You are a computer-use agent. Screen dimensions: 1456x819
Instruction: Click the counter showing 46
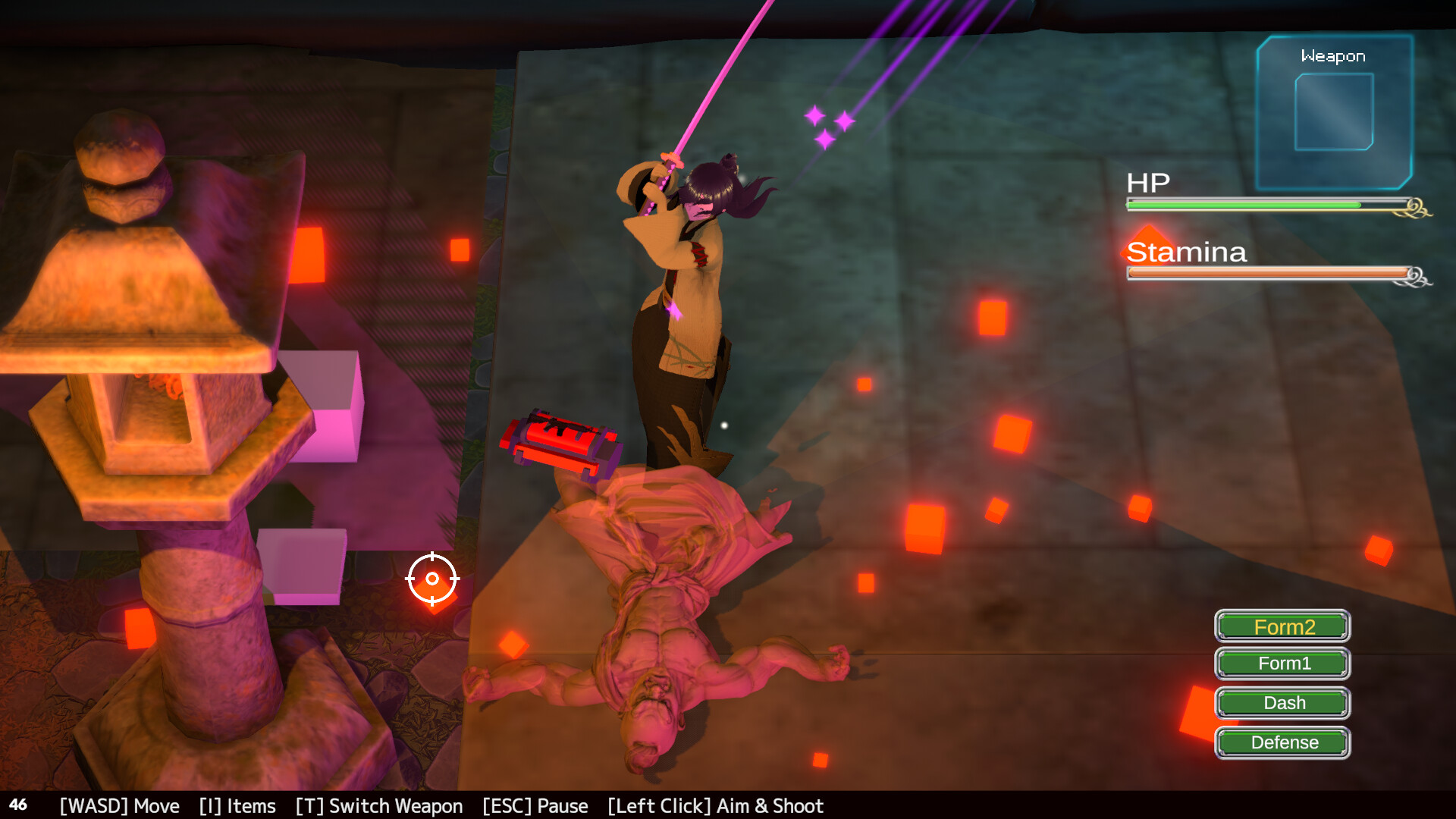coord(20,805)
